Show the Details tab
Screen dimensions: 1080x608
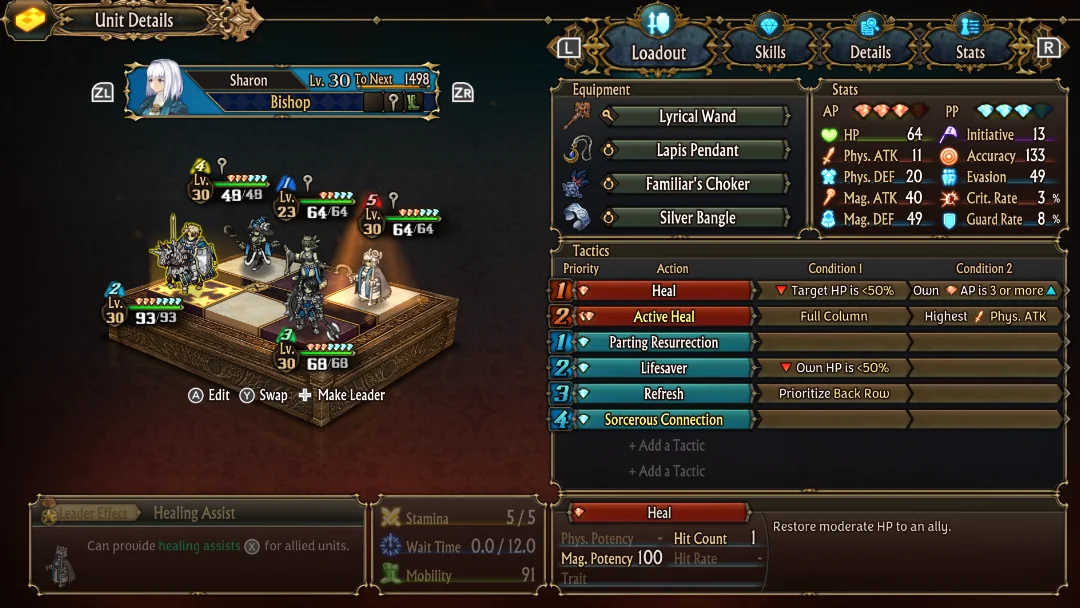[x=869, y=52]
